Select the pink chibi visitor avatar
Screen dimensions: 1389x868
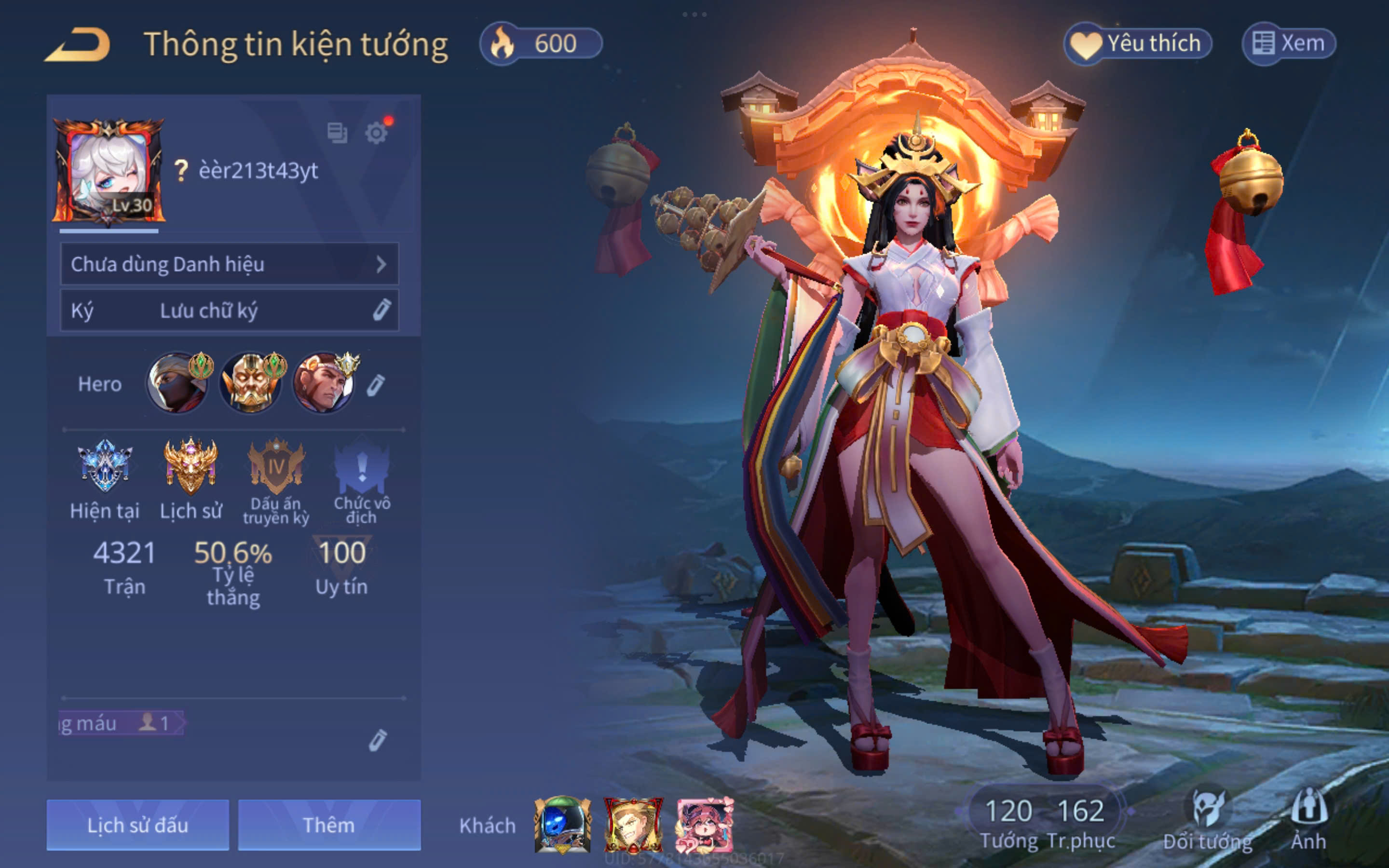click(x=704, y=825)
